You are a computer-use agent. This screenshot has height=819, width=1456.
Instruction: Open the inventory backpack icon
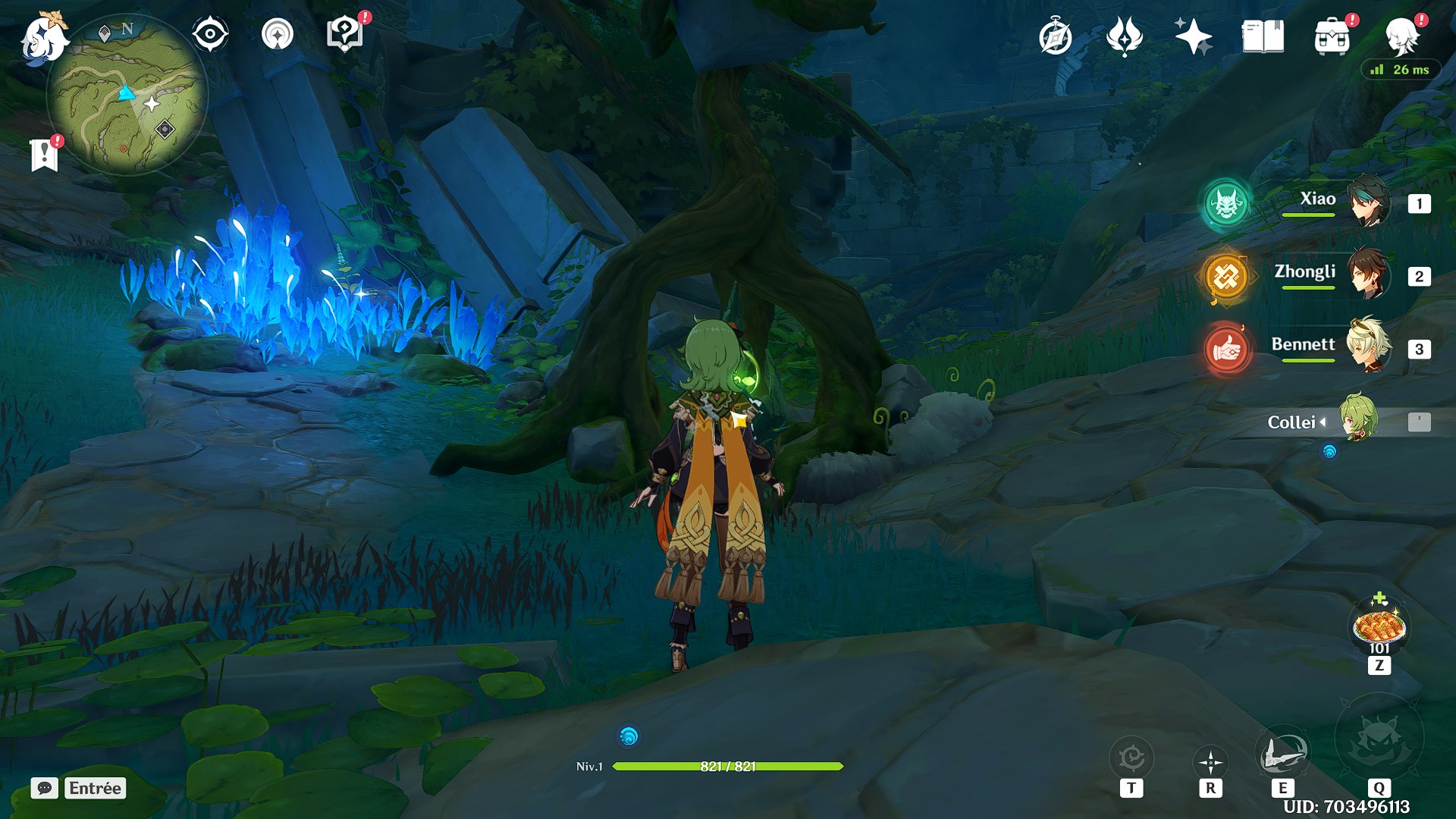pyautogui.click(x=1332, y=37)
